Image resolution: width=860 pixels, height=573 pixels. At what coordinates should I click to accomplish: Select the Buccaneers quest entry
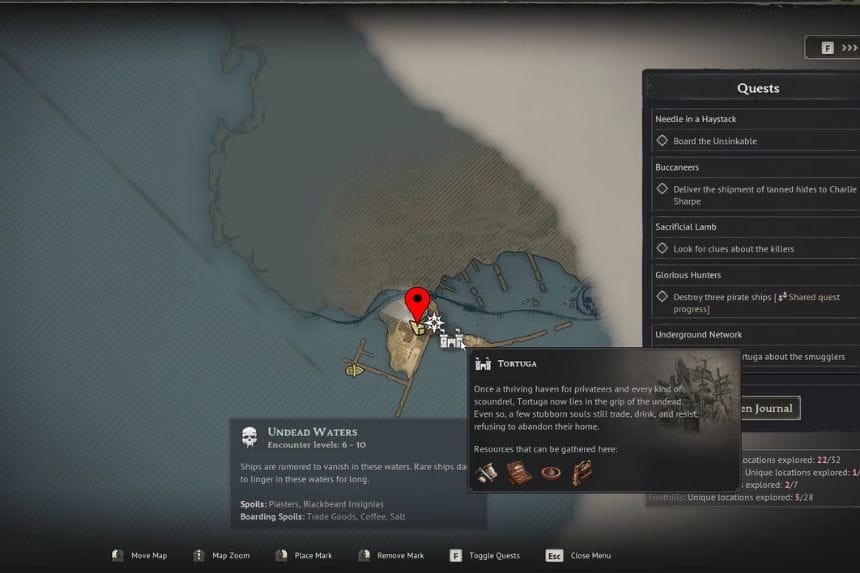pos(677,167)
